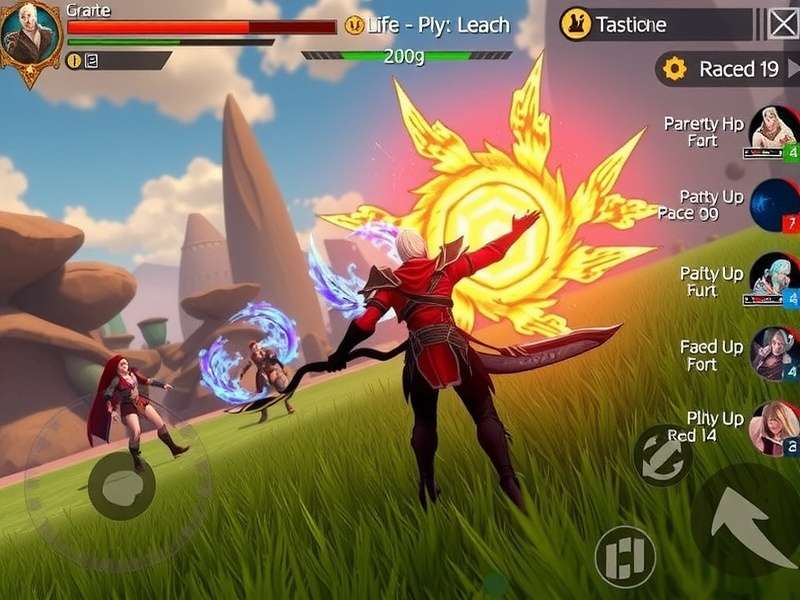Tap the virtual joystick thumb pad
Image resolution: width=800 pixels, height=600 pixels.
pyautogui.click(x=121, y=486)
